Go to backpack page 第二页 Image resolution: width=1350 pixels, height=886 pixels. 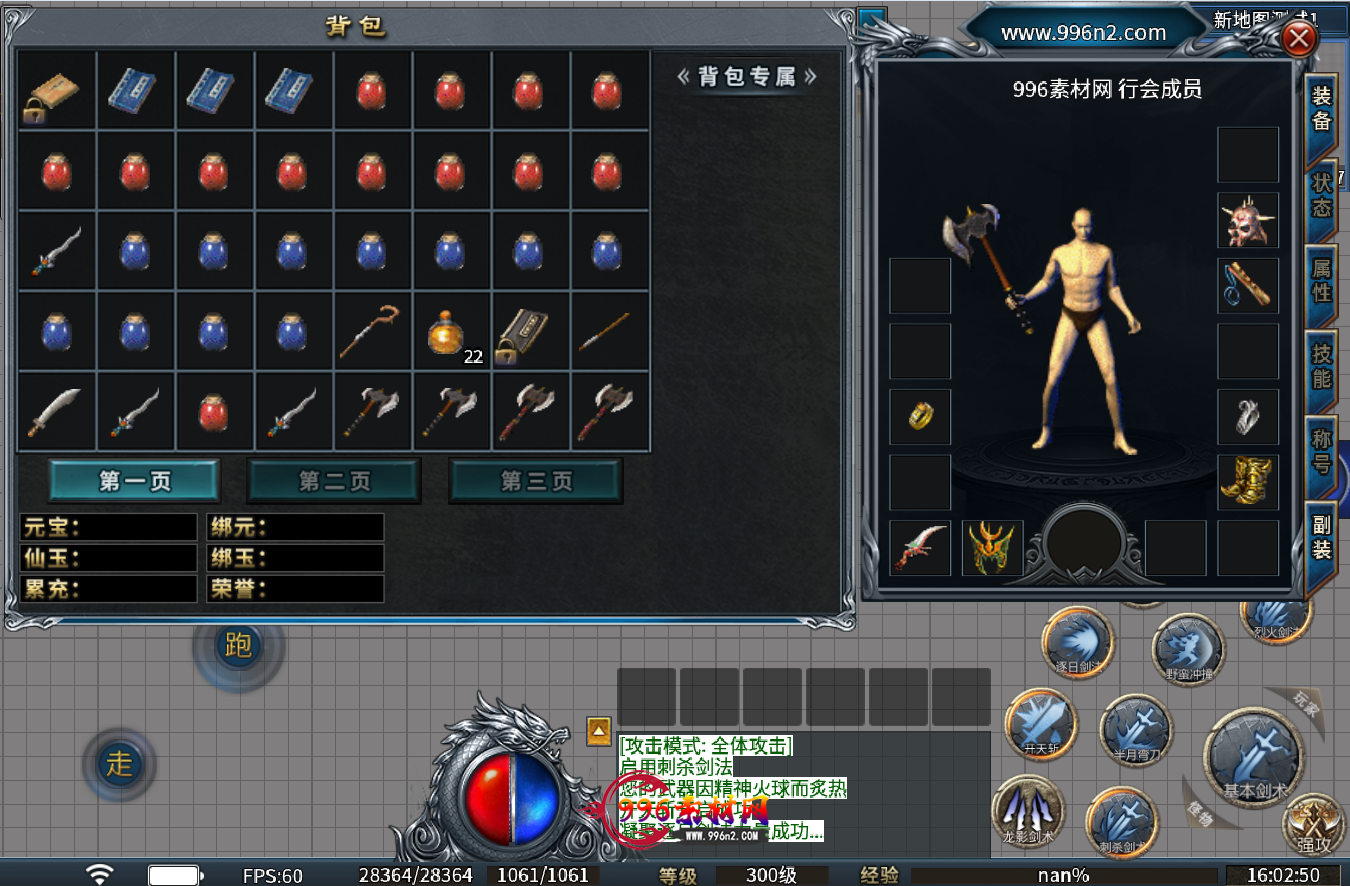(x=334, y=481)
